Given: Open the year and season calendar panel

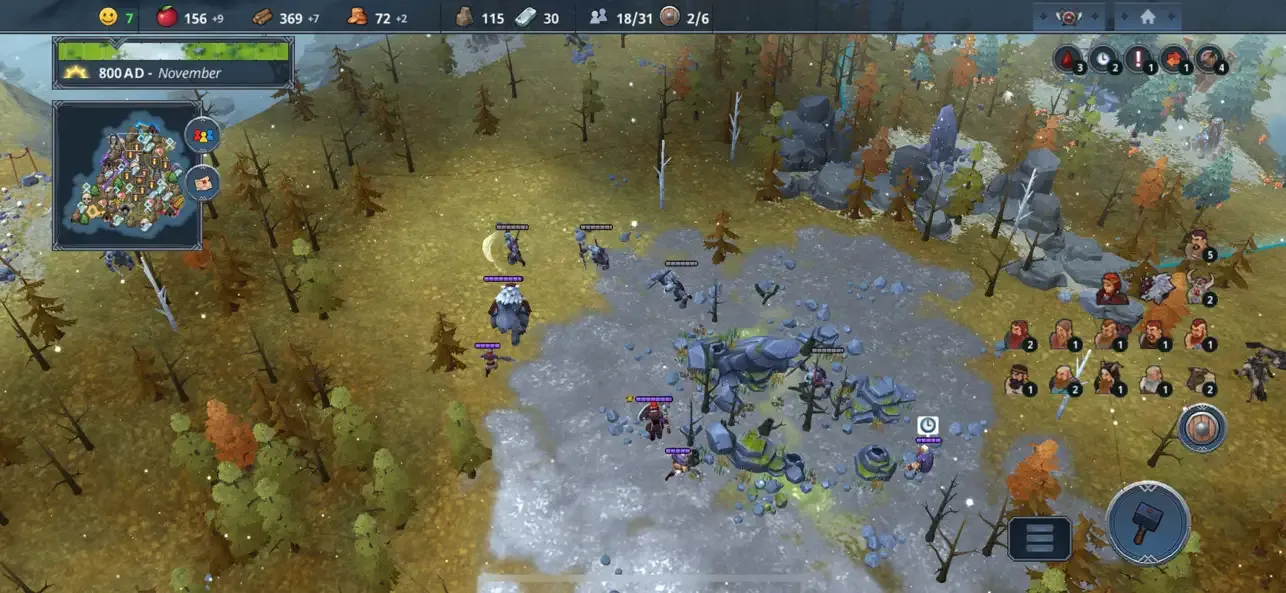Looking at the screenshot, I should [173, 63].
